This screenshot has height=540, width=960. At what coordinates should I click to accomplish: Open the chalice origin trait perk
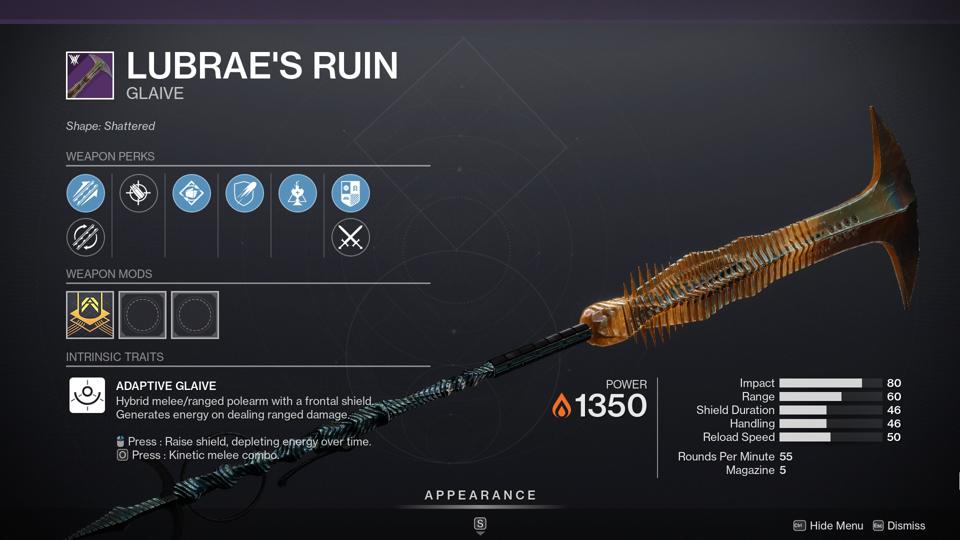(x=297, y=193)
